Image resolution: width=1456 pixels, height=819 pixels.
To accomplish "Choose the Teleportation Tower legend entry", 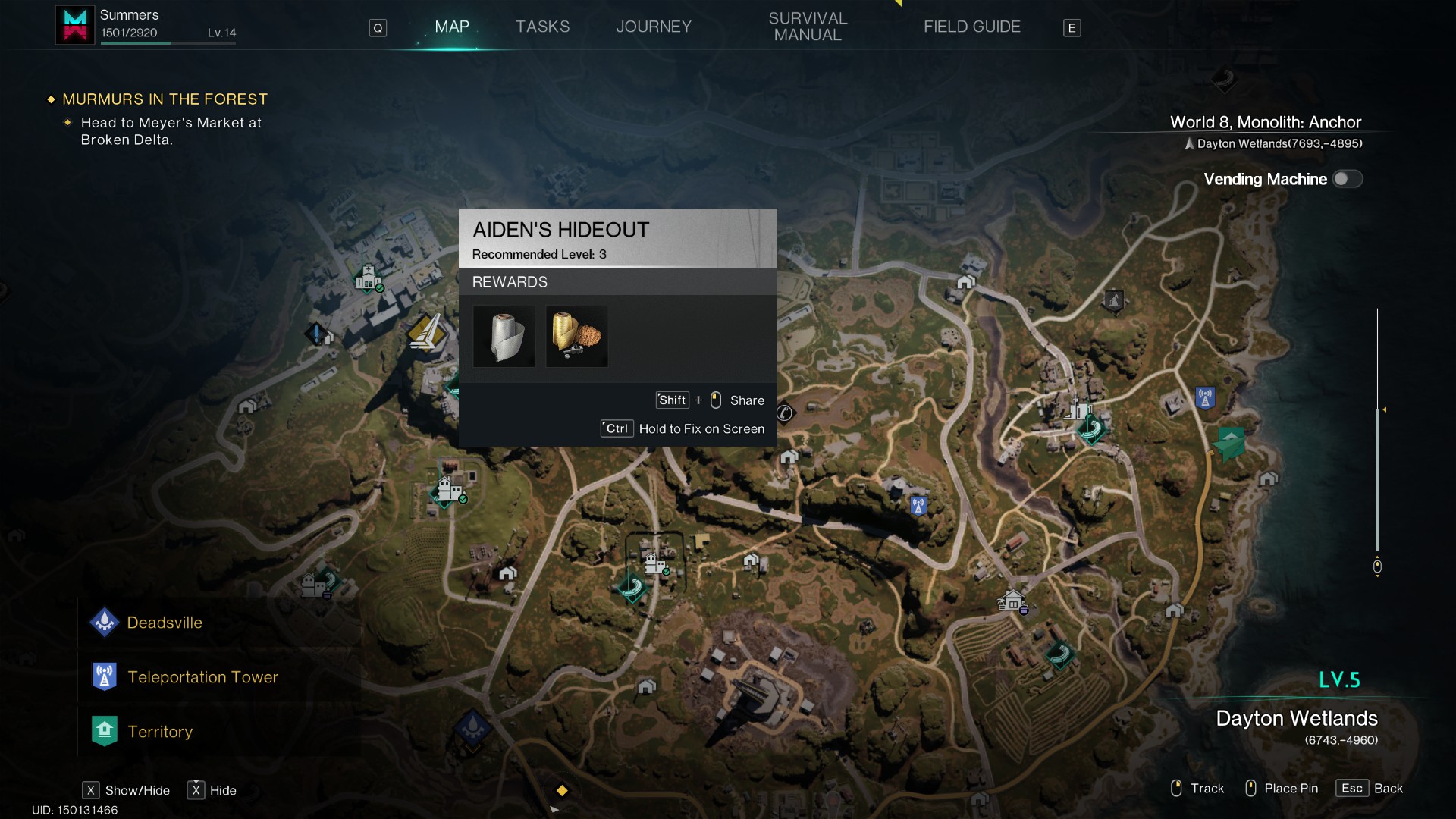I will 202,677.
